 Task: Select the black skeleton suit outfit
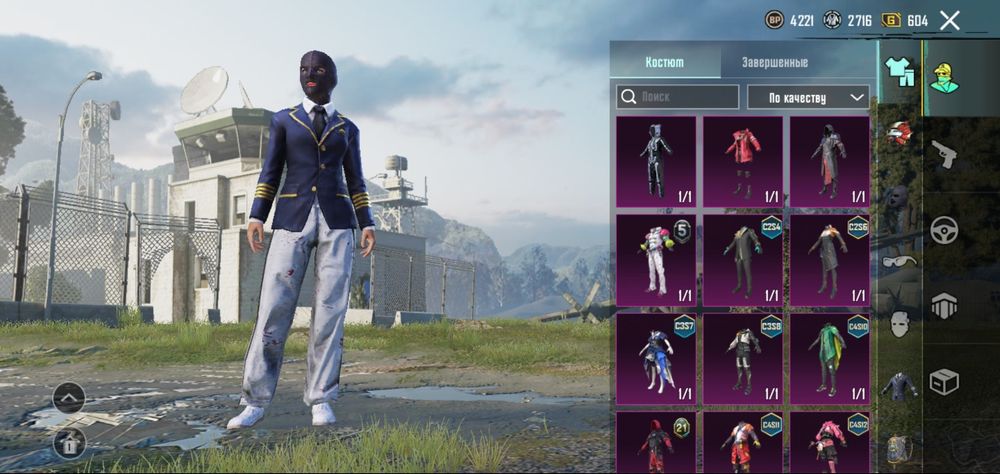click(x=656, y=161)
